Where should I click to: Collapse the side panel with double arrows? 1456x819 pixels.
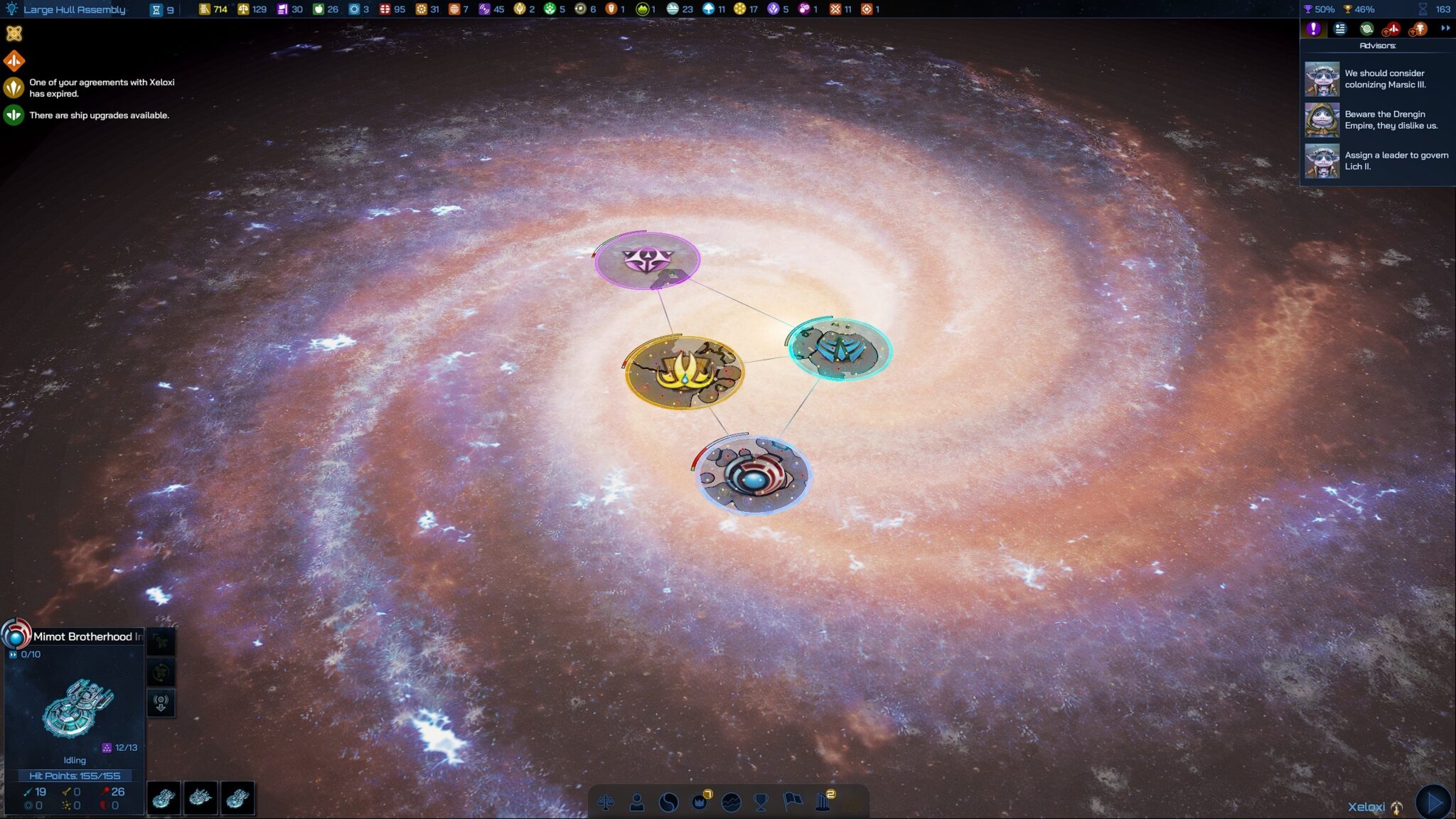tap(1445, 28)
